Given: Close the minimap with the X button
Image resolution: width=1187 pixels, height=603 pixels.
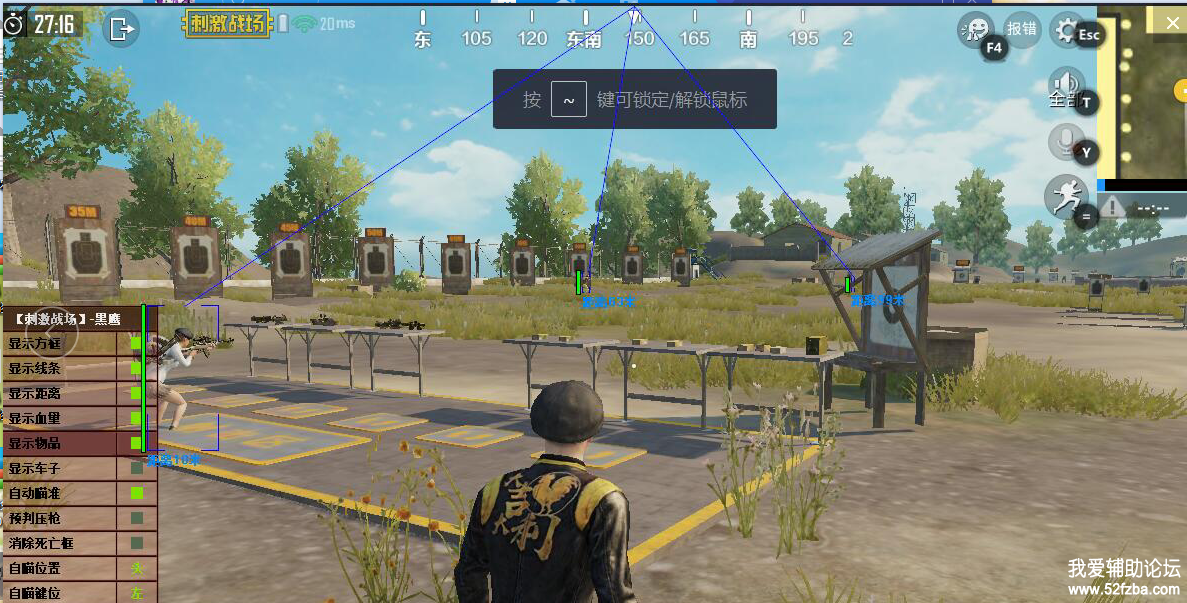Looking at the screenshot, I should pyautogui.click(x=1173, y=21).
